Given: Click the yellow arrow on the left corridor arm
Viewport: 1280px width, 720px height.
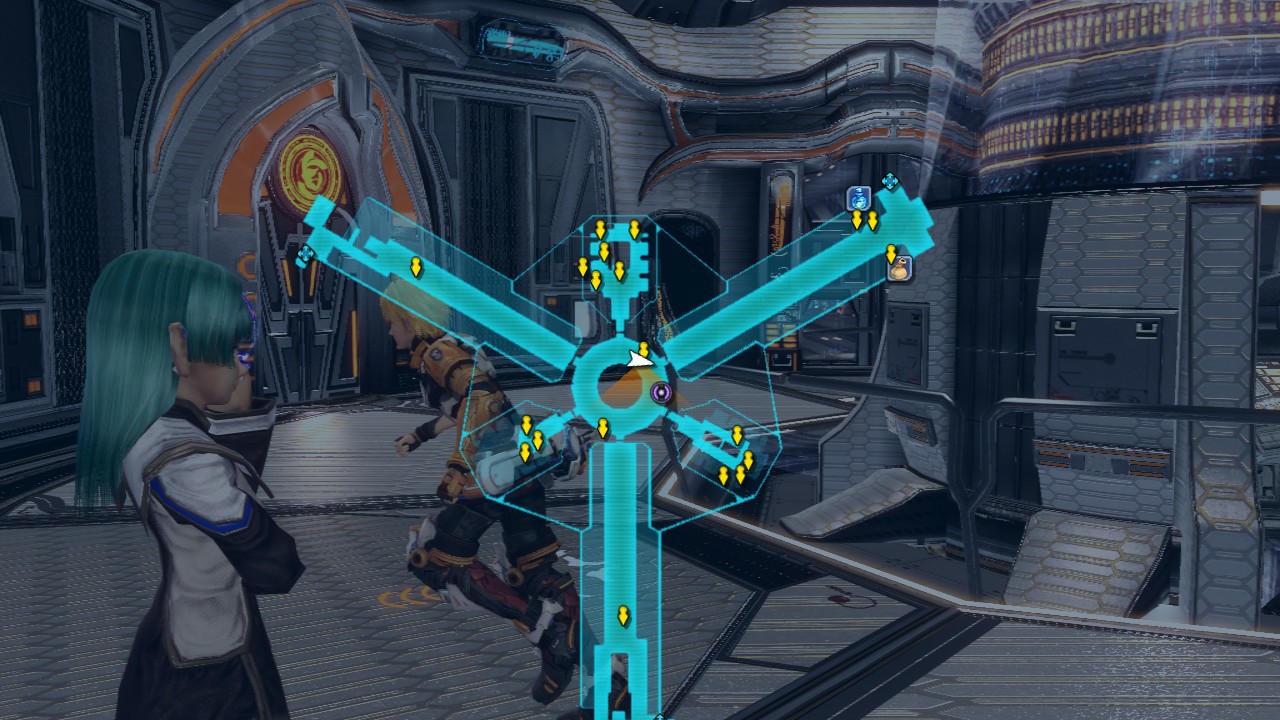Looking at the screenshot, I should tap(417, 267).
